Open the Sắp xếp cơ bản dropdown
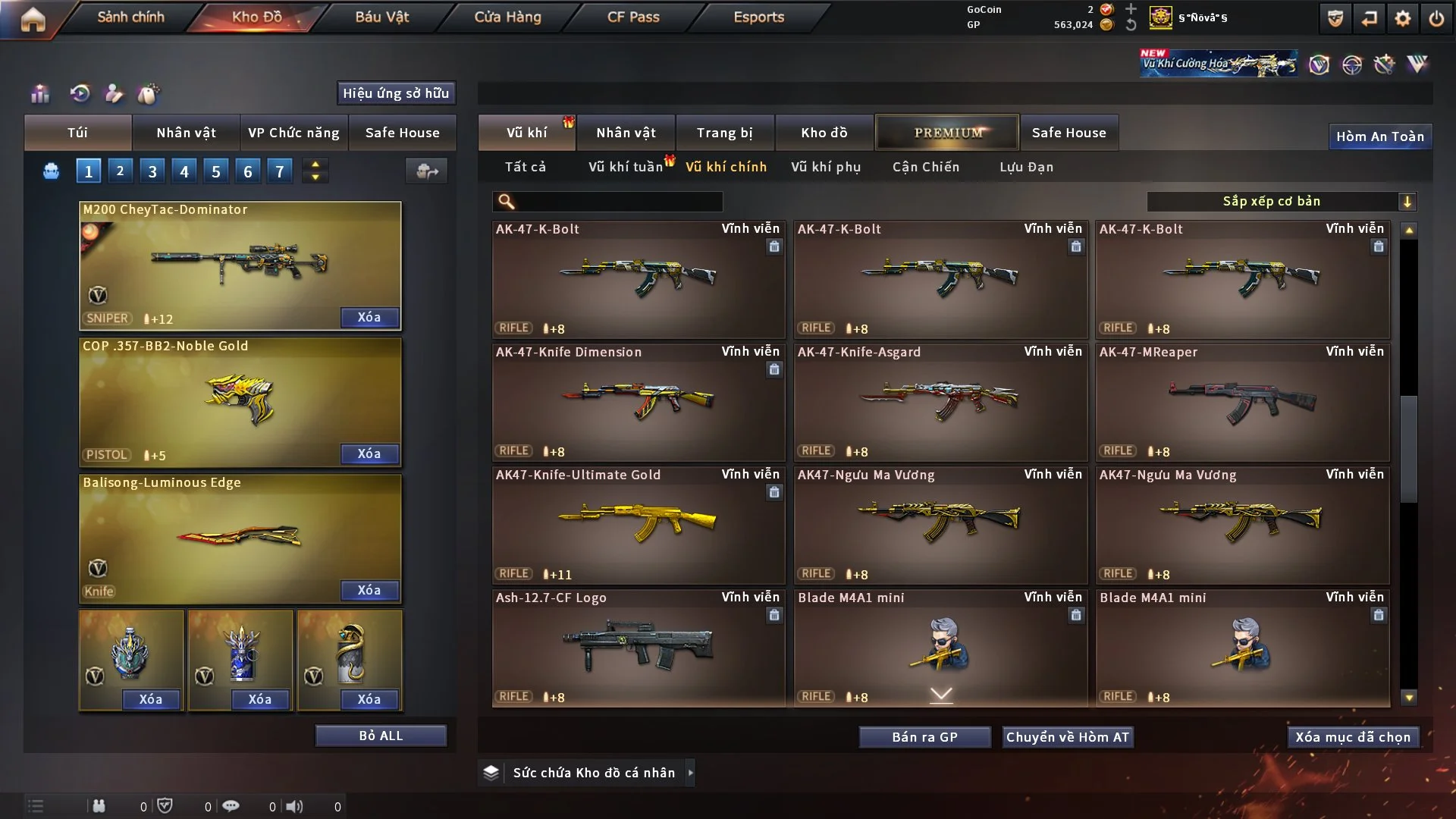 click(1281, 201)
